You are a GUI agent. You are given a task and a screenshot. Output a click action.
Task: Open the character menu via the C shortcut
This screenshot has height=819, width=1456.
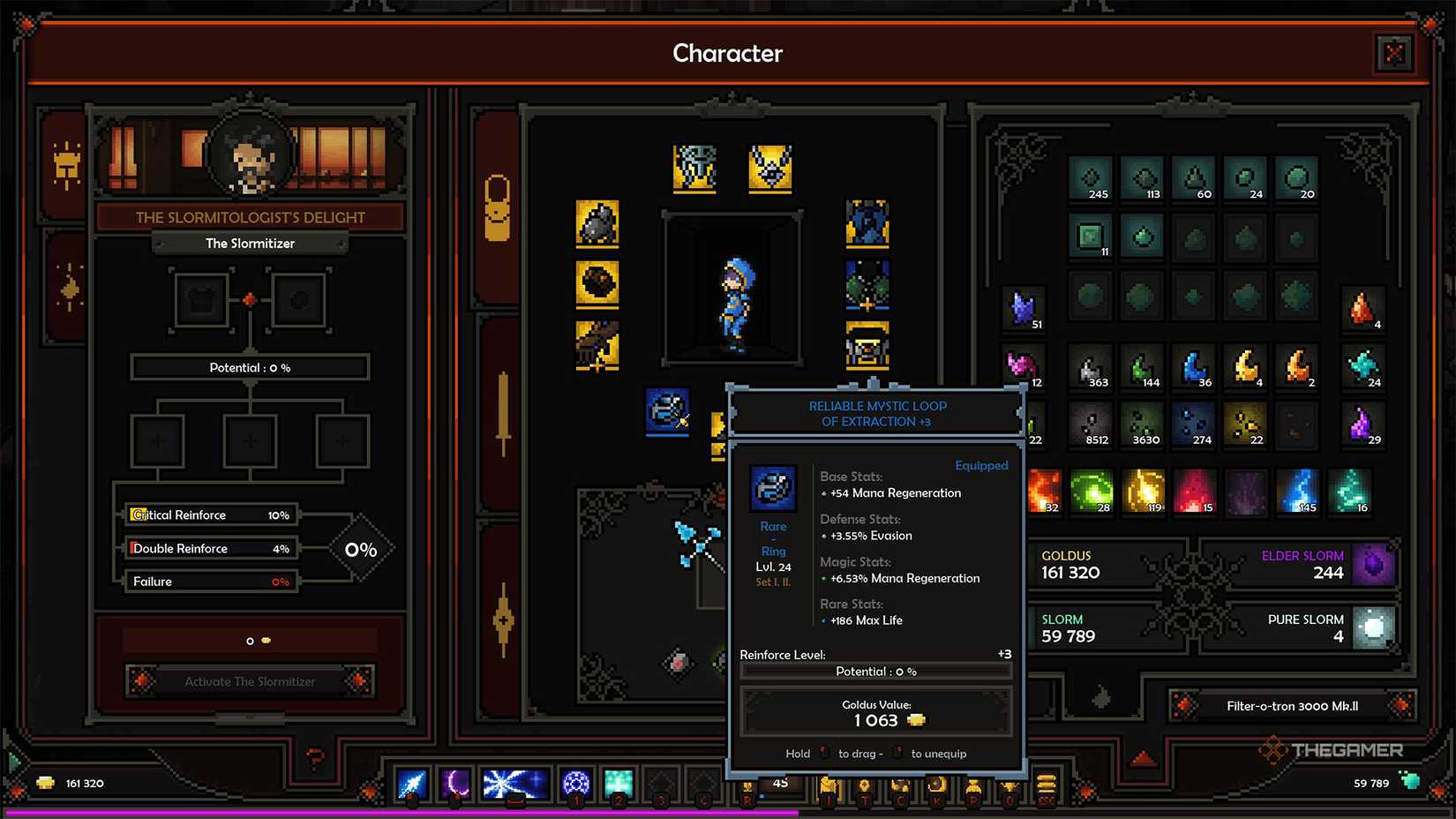[x=900, y=785]
